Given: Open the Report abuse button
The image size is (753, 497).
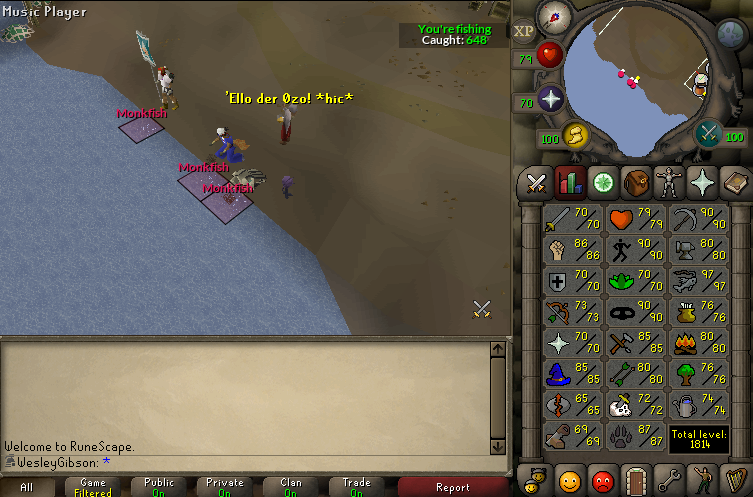Looking at the screenshot, I should coord(452,488).
